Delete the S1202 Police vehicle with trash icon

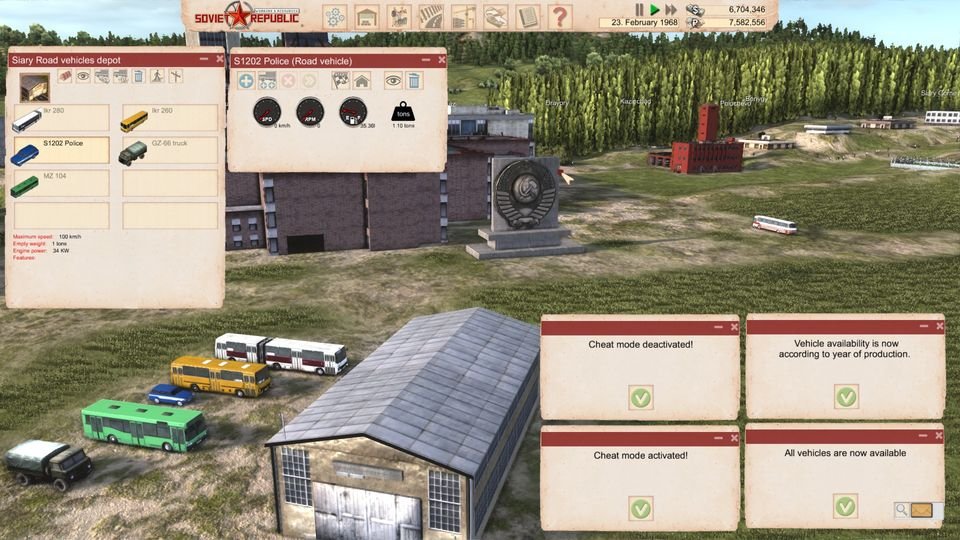coord(414,80)
